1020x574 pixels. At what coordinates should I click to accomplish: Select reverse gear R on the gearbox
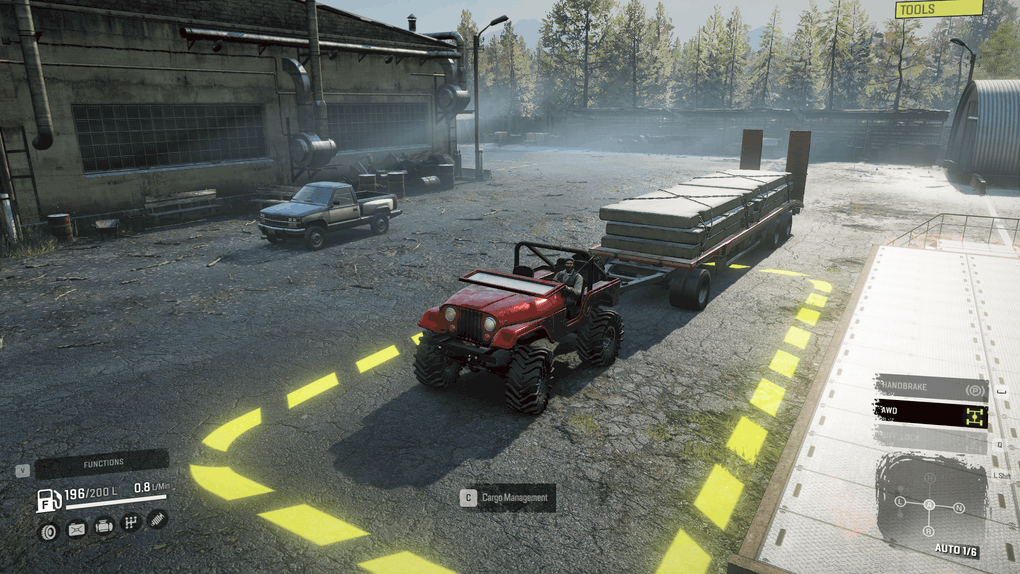[x=929, y=531]
